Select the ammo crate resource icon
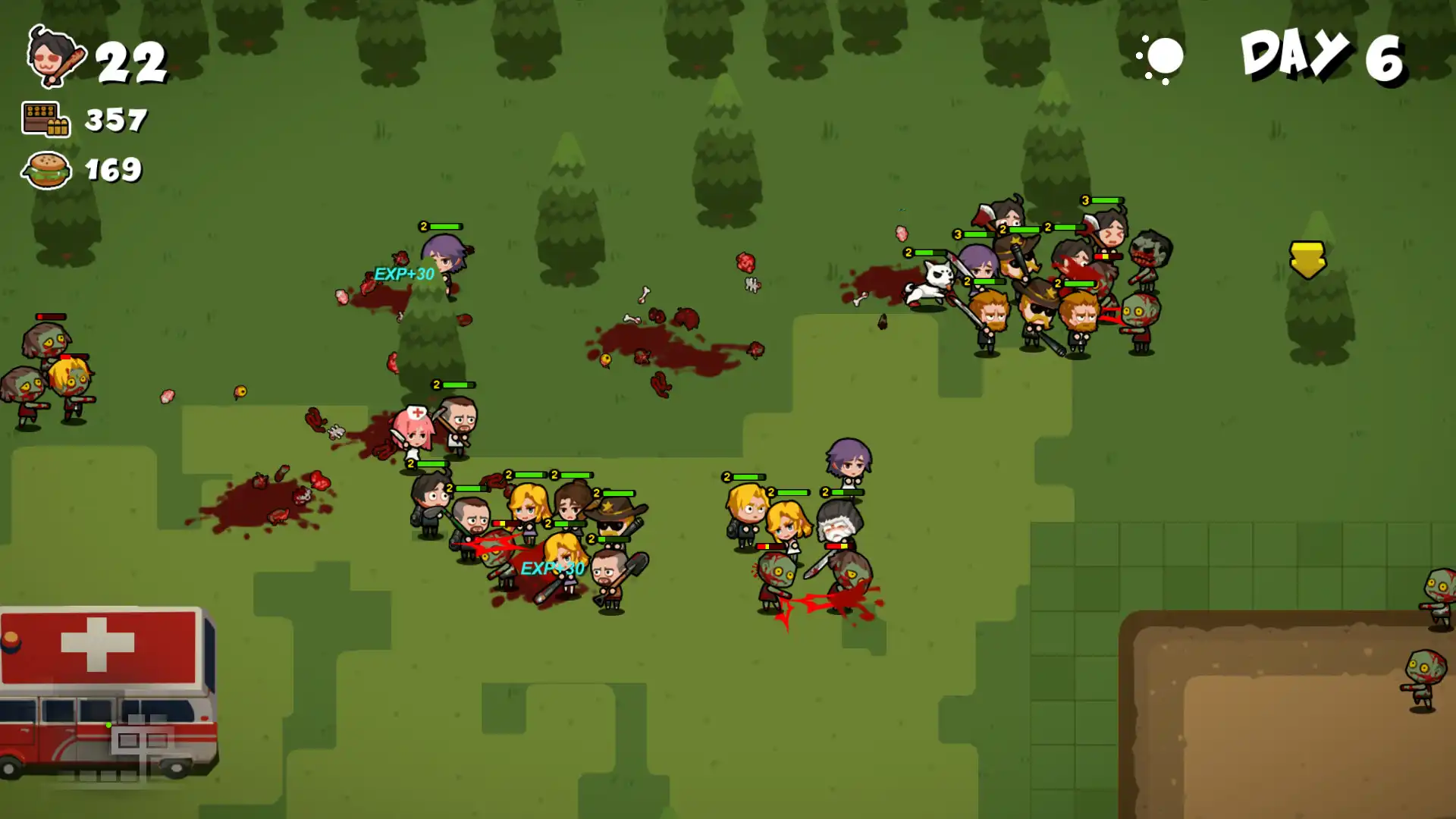This screenshot has width=1456, height=819. coord(45,119)
